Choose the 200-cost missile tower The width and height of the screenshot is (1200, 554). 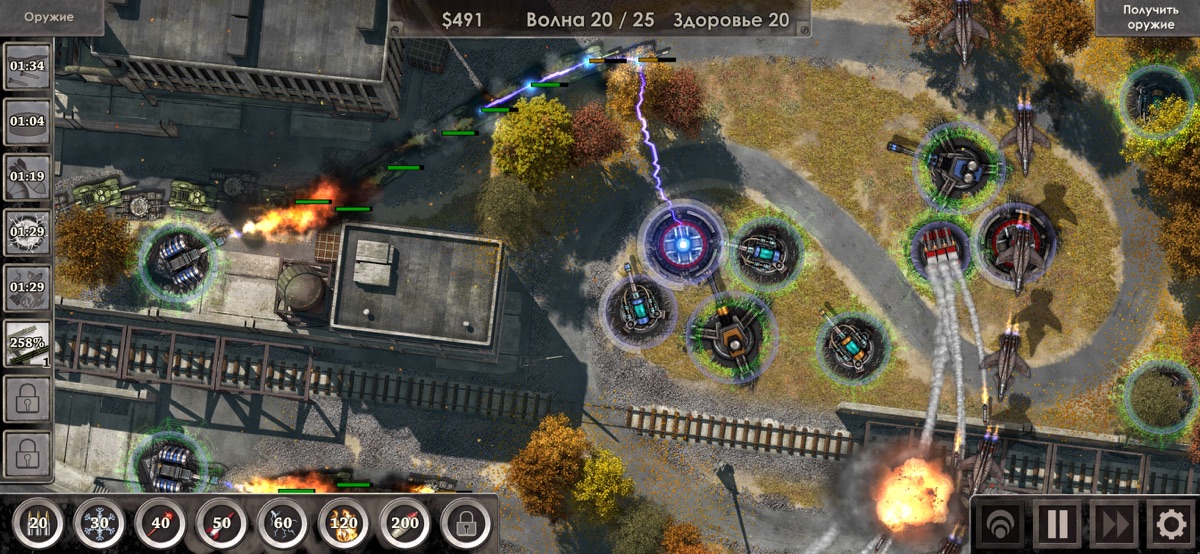(x=405, y=521)
